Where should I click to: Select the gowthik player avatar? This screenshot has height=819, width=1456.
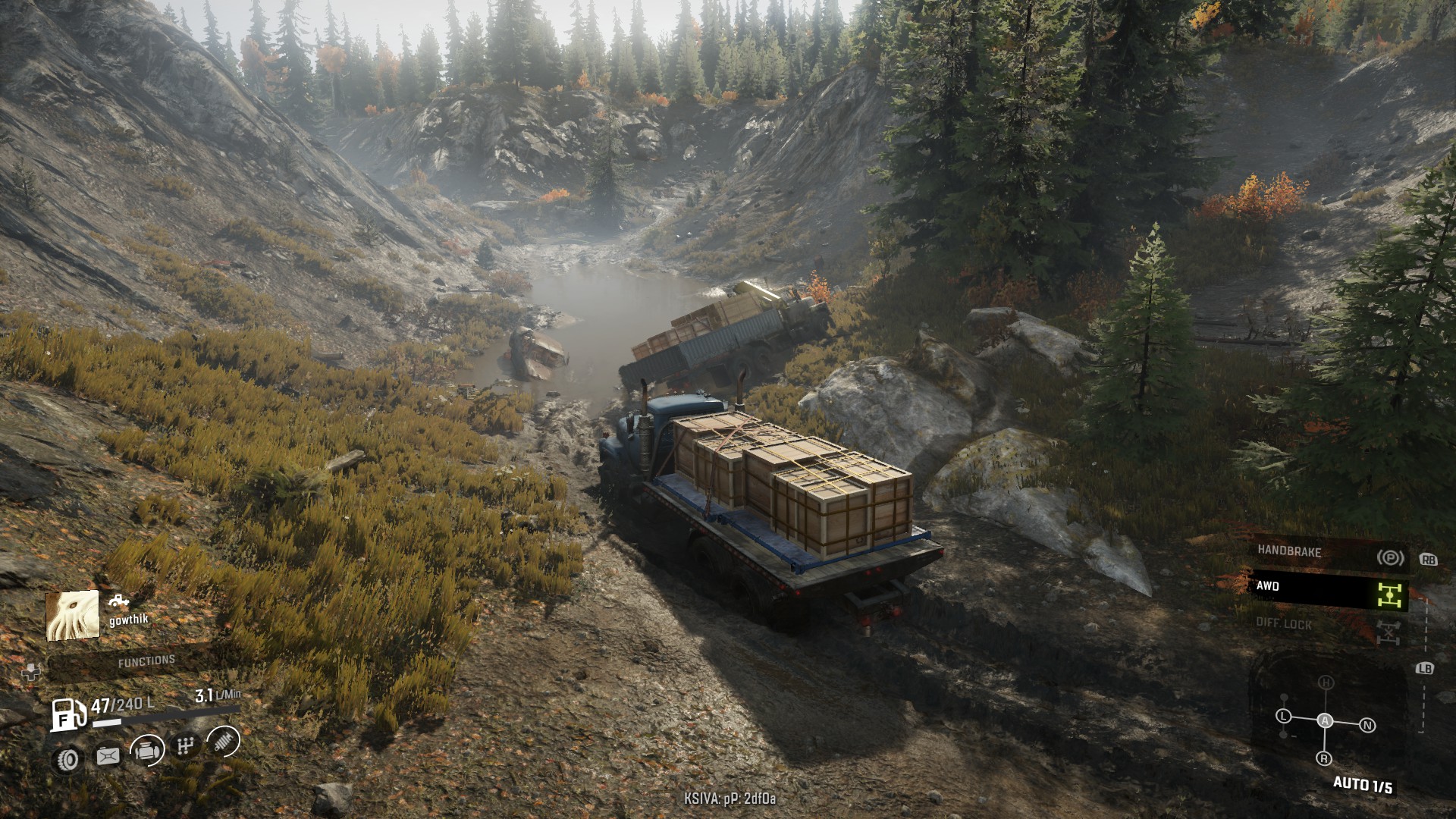(x=73, y=615)
